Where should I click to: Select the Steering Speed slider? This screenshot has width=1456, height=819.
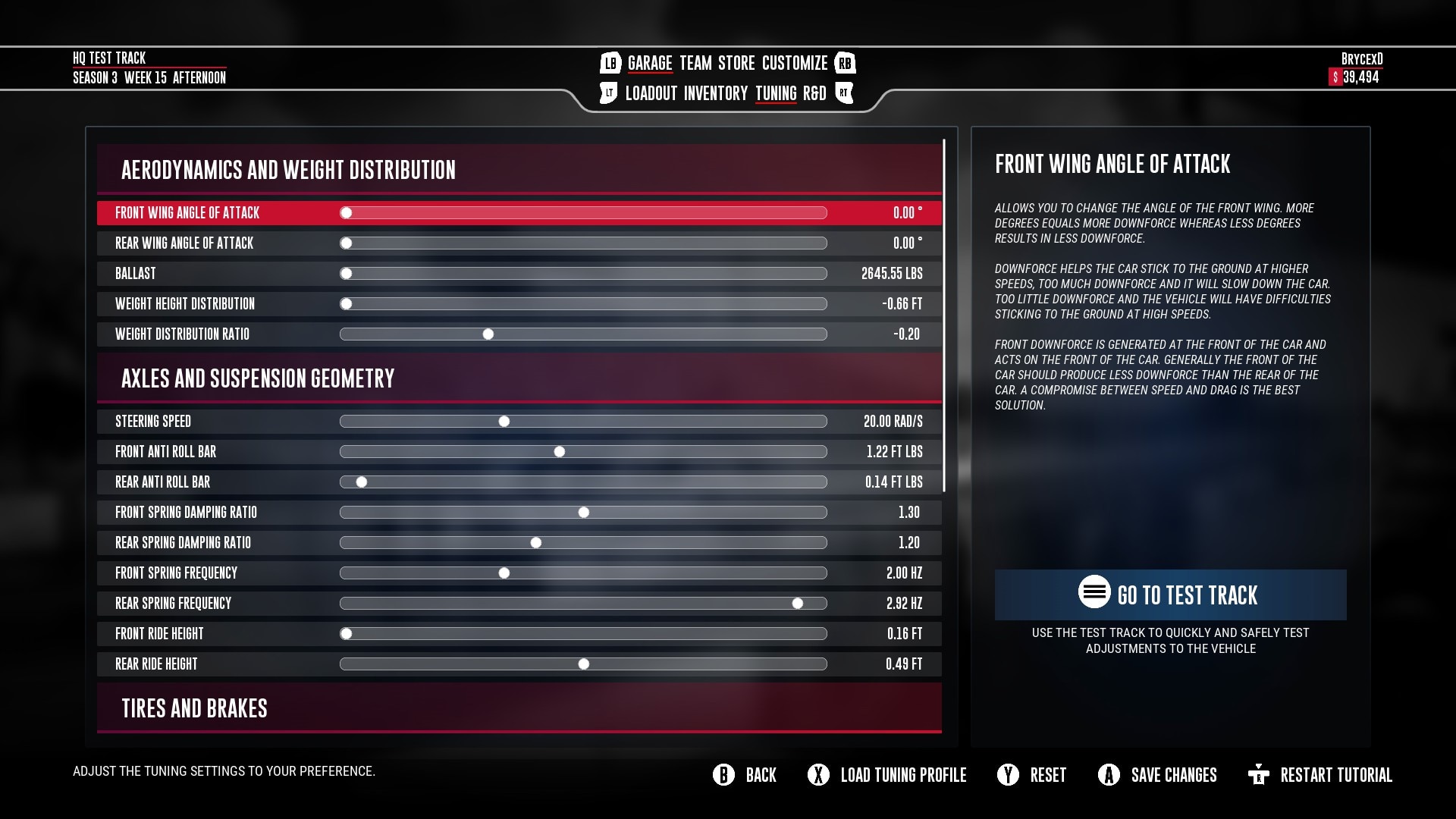[504, 422]
